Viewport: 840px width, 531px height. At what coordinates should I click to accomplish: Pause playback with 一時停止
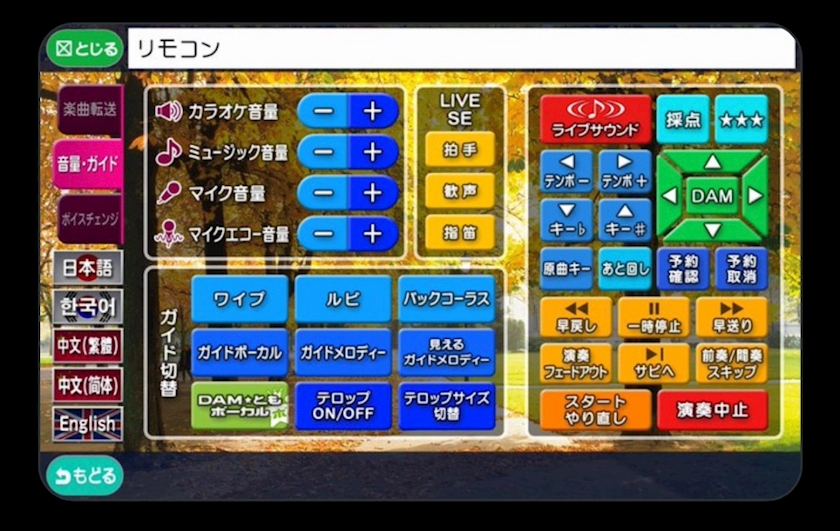[x=653, y=316]
